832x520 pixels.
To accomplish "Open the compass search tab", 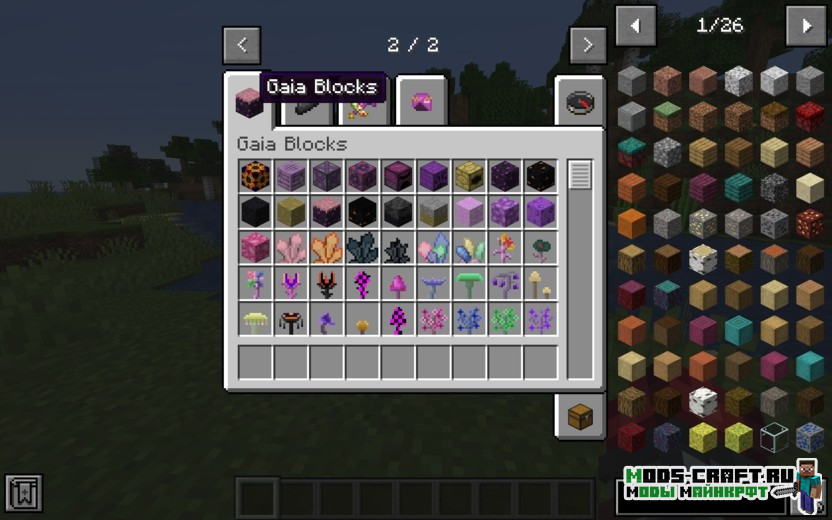I will 580,102.
